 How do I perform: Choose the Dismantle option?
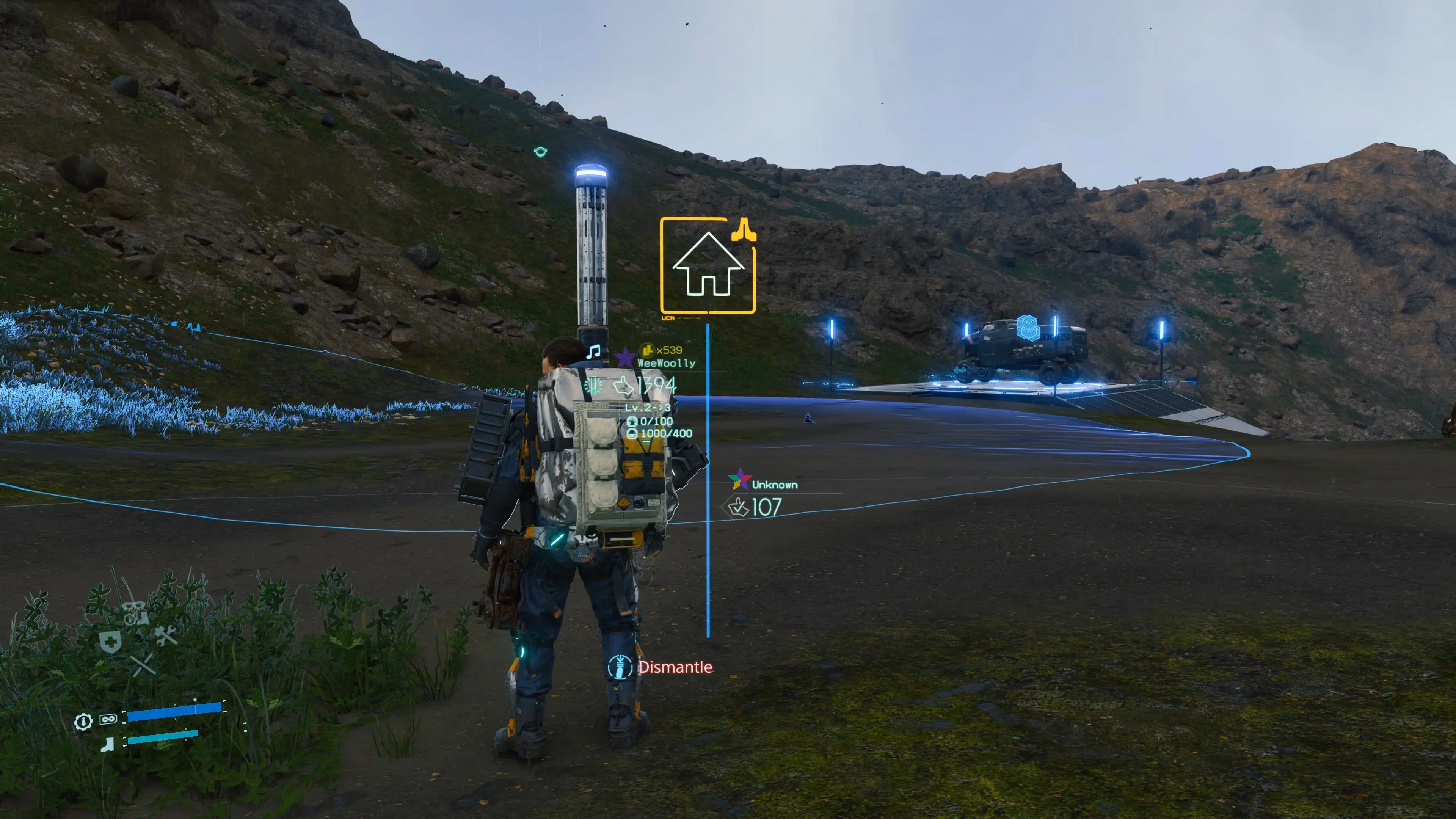click(674, 667)
